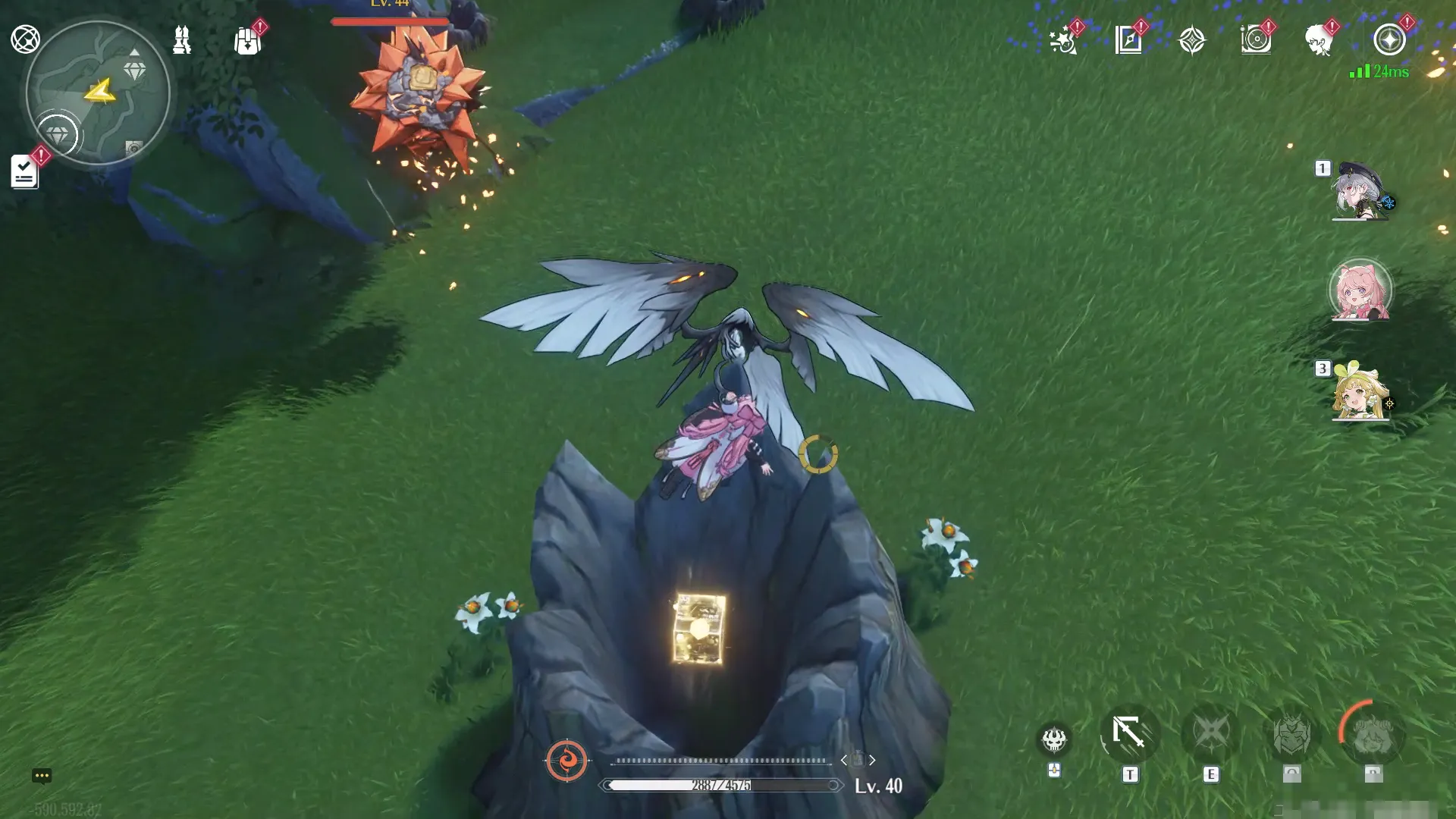Switch to the blonde party member 3
This screenshot has width=1456, height=819.
point(1360,391)
